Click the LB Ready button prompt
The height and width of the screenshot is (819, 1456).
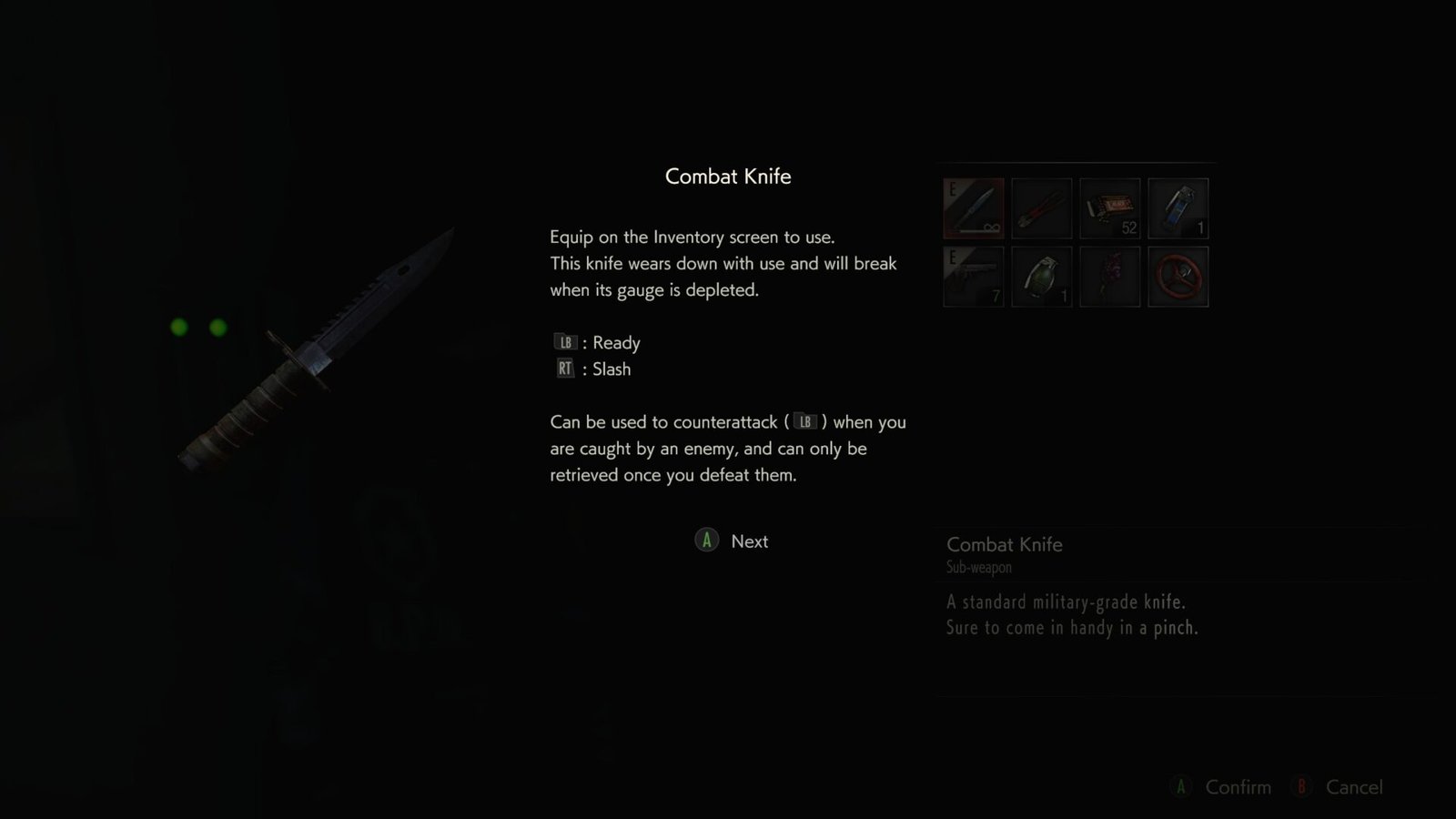[565, 342]
